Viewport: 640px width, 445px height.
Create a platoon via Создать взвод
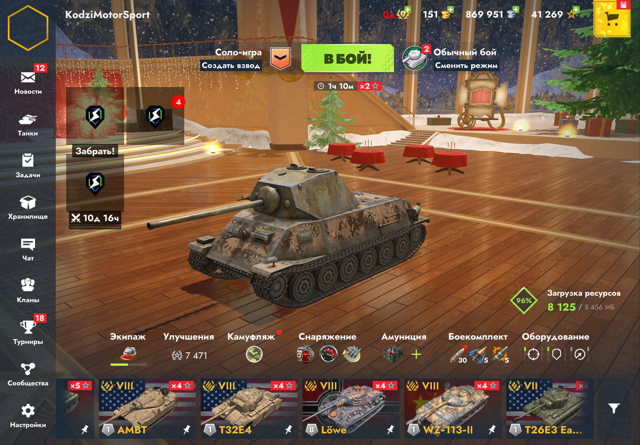click(232, 65)
